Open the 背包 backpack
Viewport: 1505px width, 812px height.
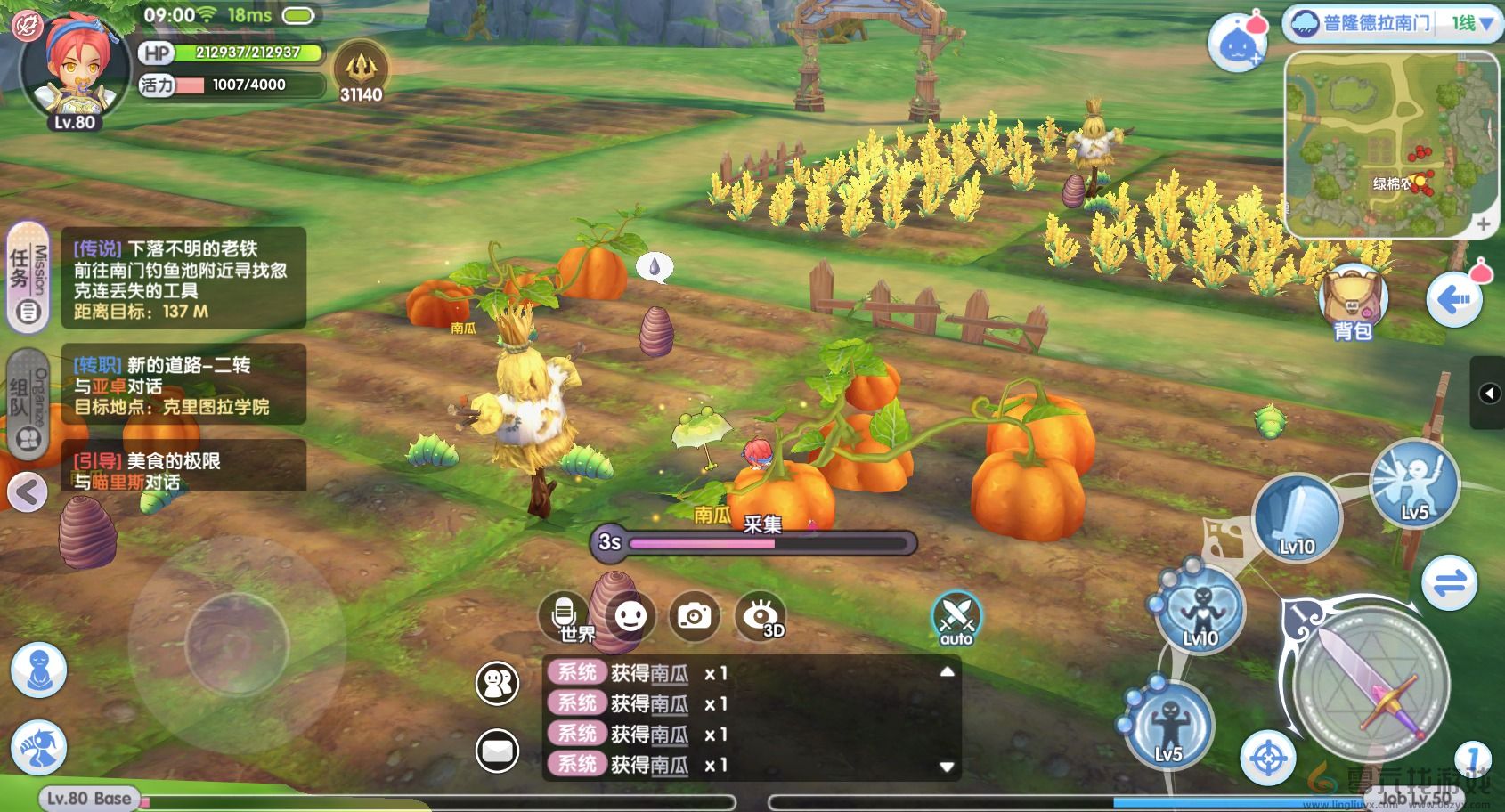tap(1352, 303)
